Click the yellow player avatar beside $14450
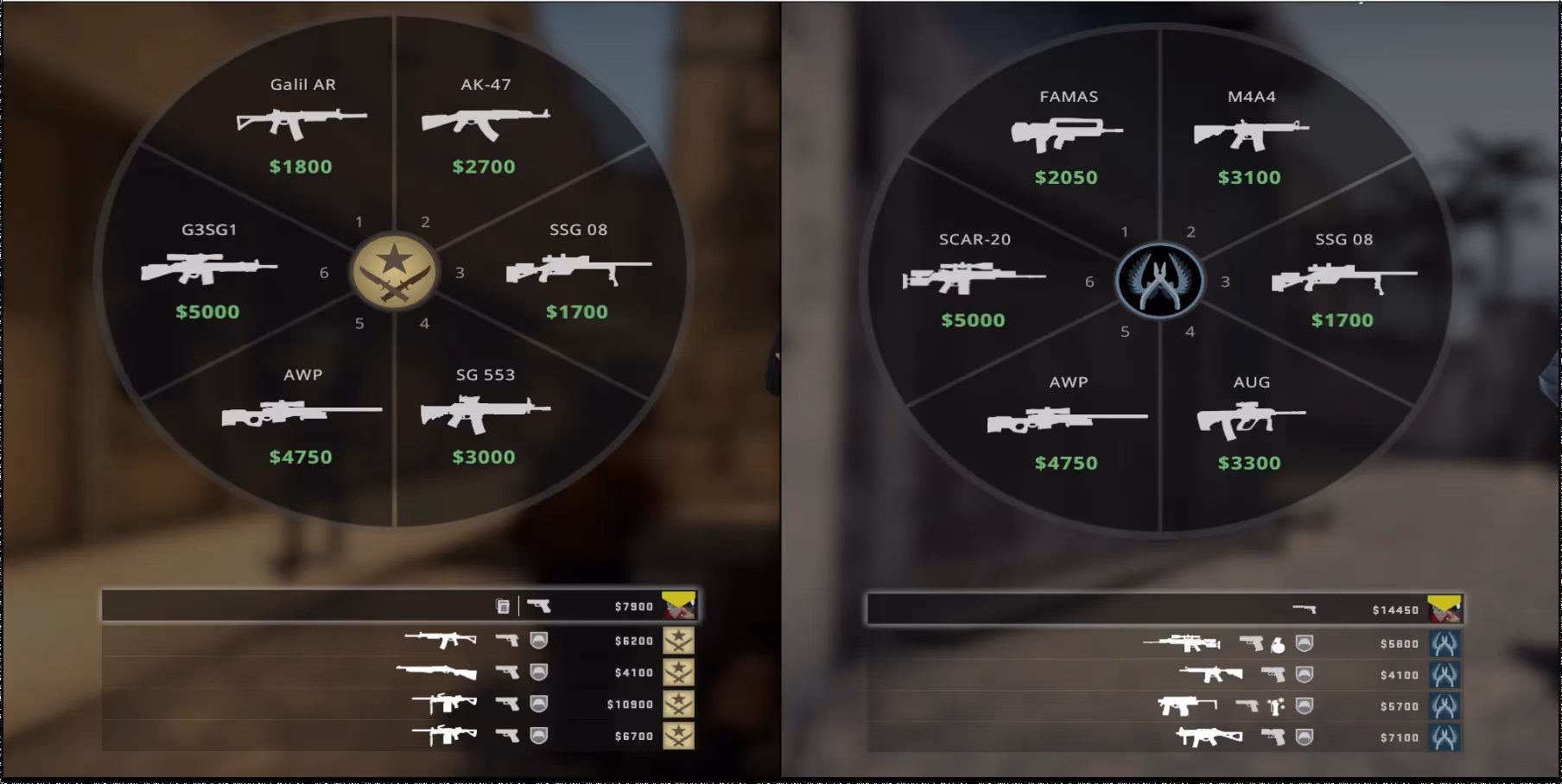Image resolution: width=1562 pixels, height=784 pixels. coord(1445,609)
